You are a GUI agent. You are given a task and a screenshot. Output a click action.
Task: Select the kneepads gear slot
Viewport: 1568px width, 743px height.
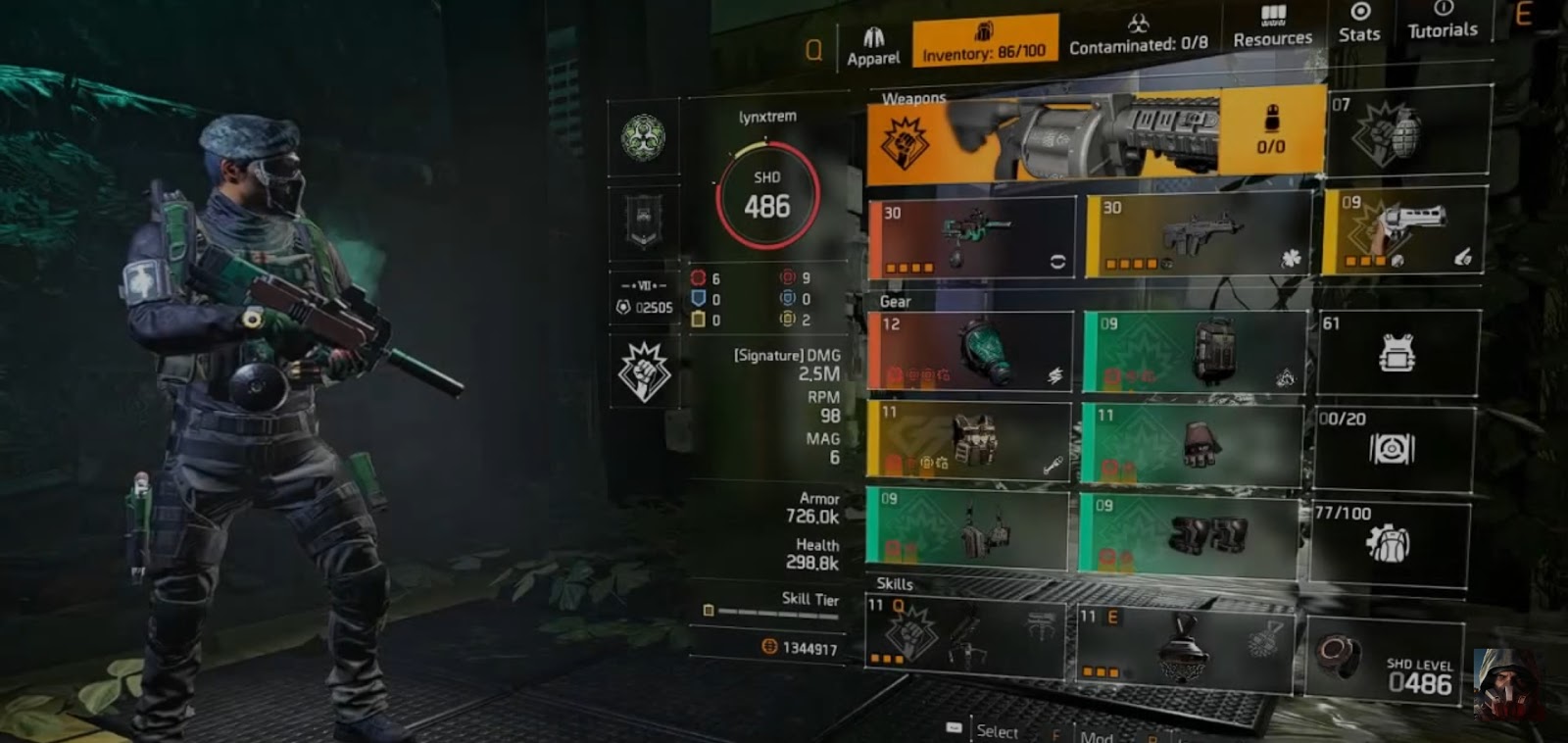[x=1189, y=530]
